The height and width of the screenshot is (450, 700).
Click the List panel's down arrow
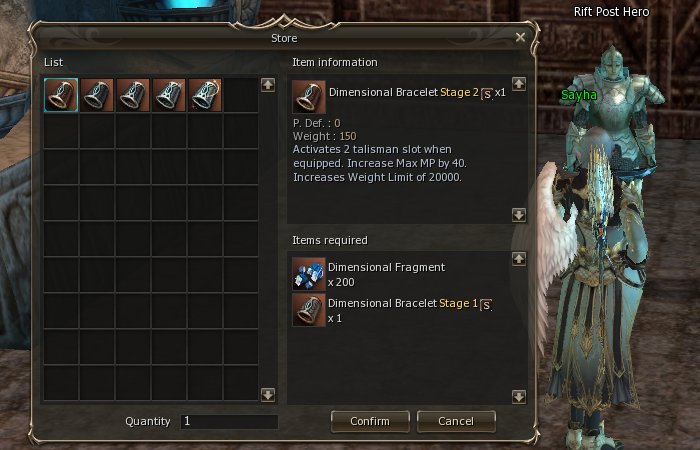267,395
